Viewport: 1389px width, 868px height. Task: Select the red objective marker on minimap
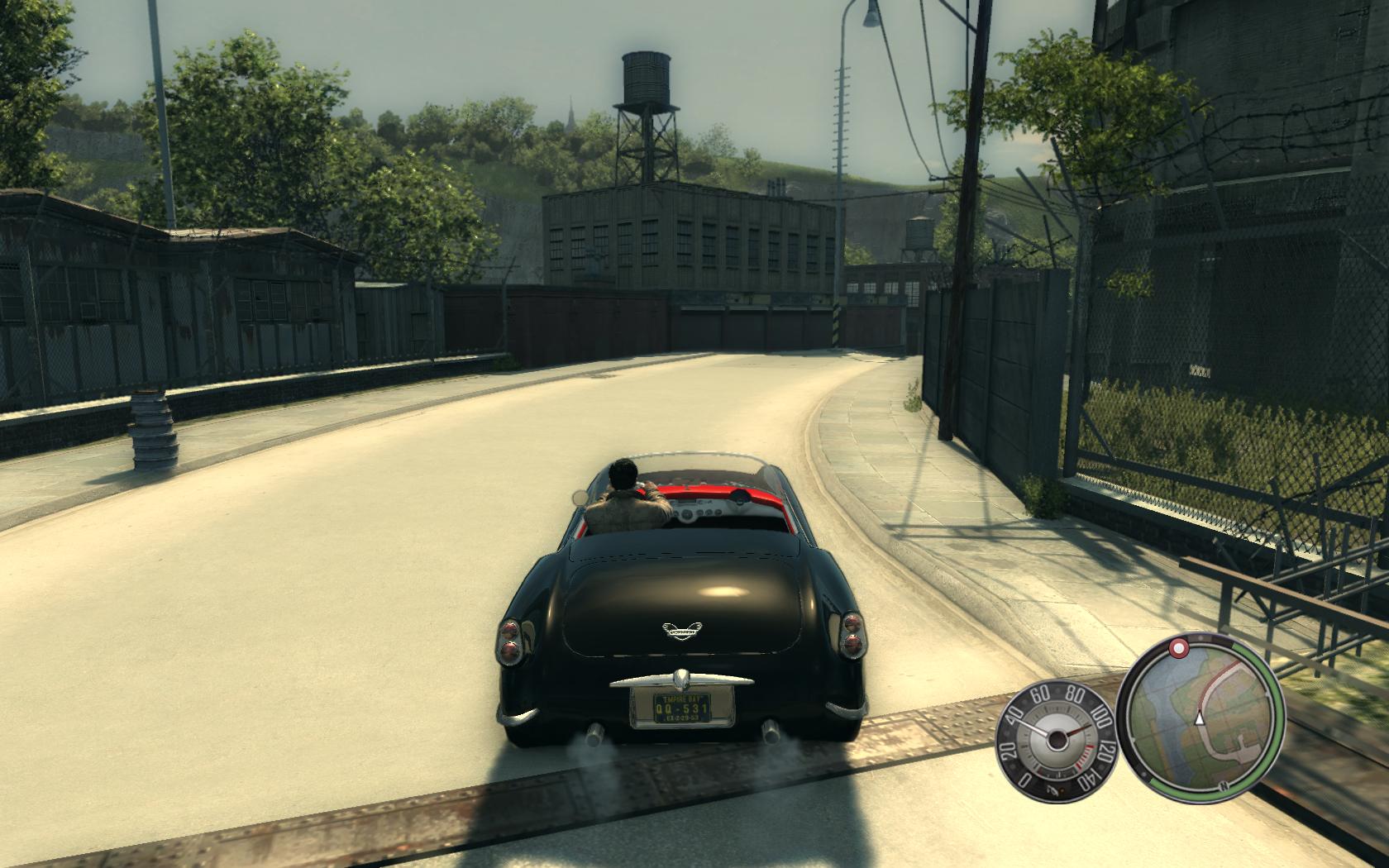[x=1180, y=646]
